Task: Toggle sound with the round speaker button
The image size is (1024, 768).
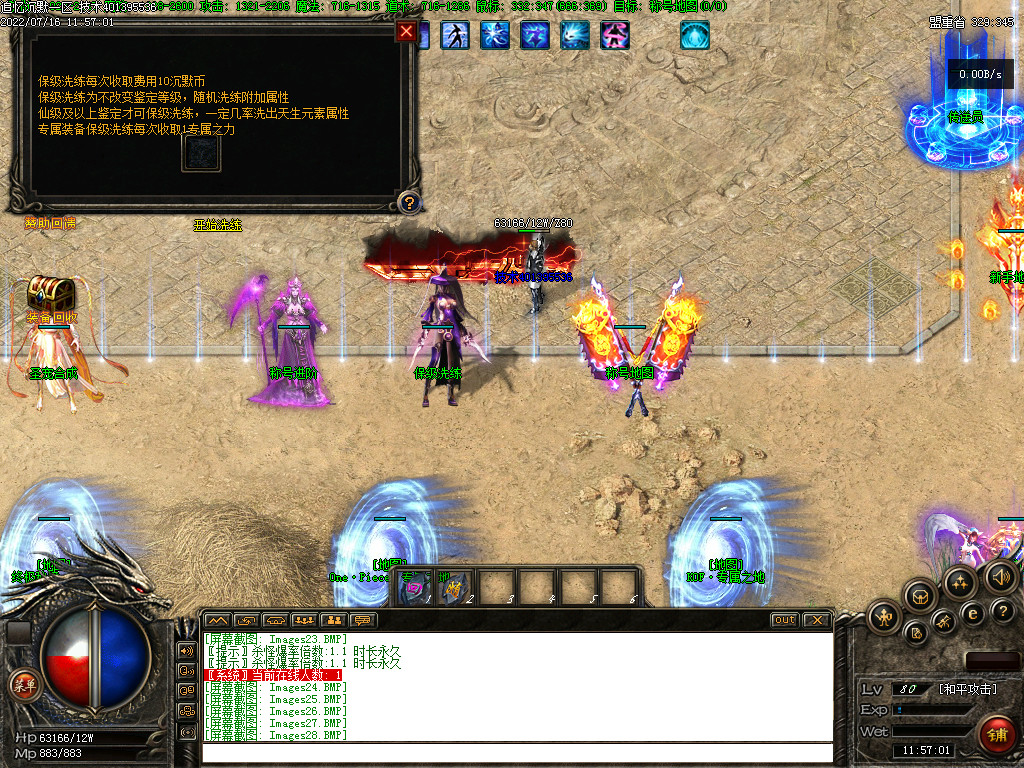Action: coord(1001,577)
